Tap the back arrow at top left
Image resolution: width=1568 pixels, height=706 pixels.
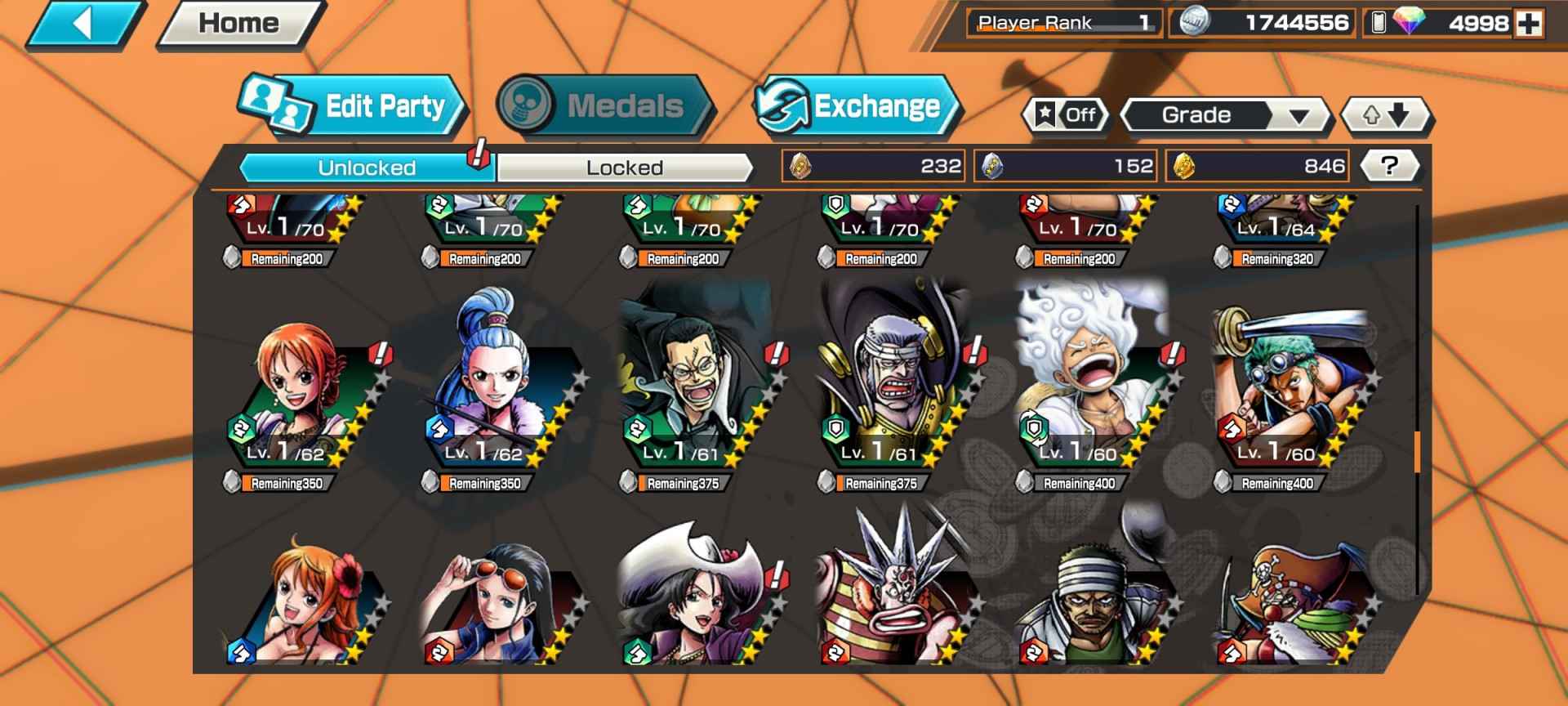[x=84, y=21]
